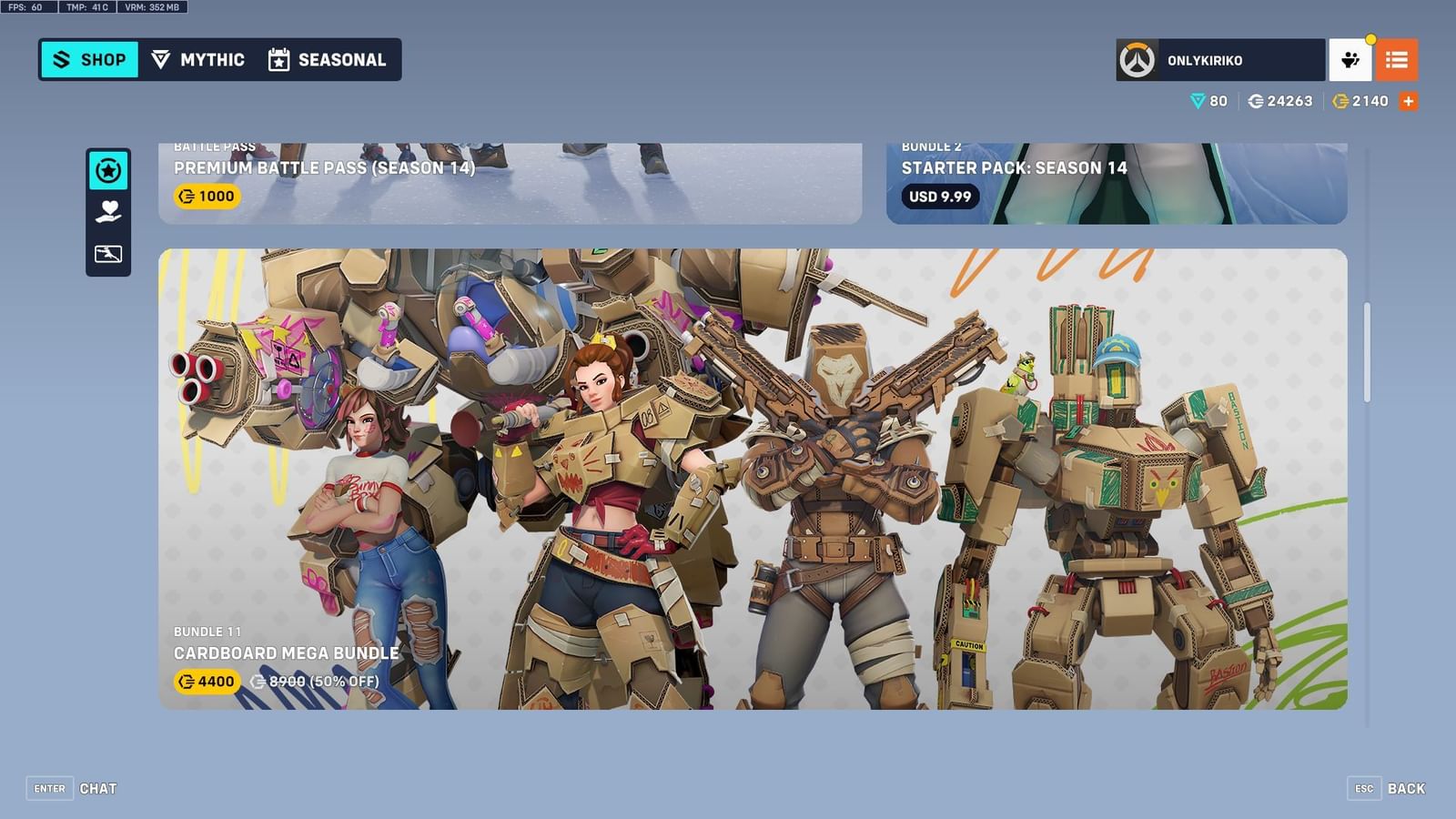This screenshot has width=1456, height=819.
Task: Open the social group icon with notification dot
Action: click(x=1350, y=60)
